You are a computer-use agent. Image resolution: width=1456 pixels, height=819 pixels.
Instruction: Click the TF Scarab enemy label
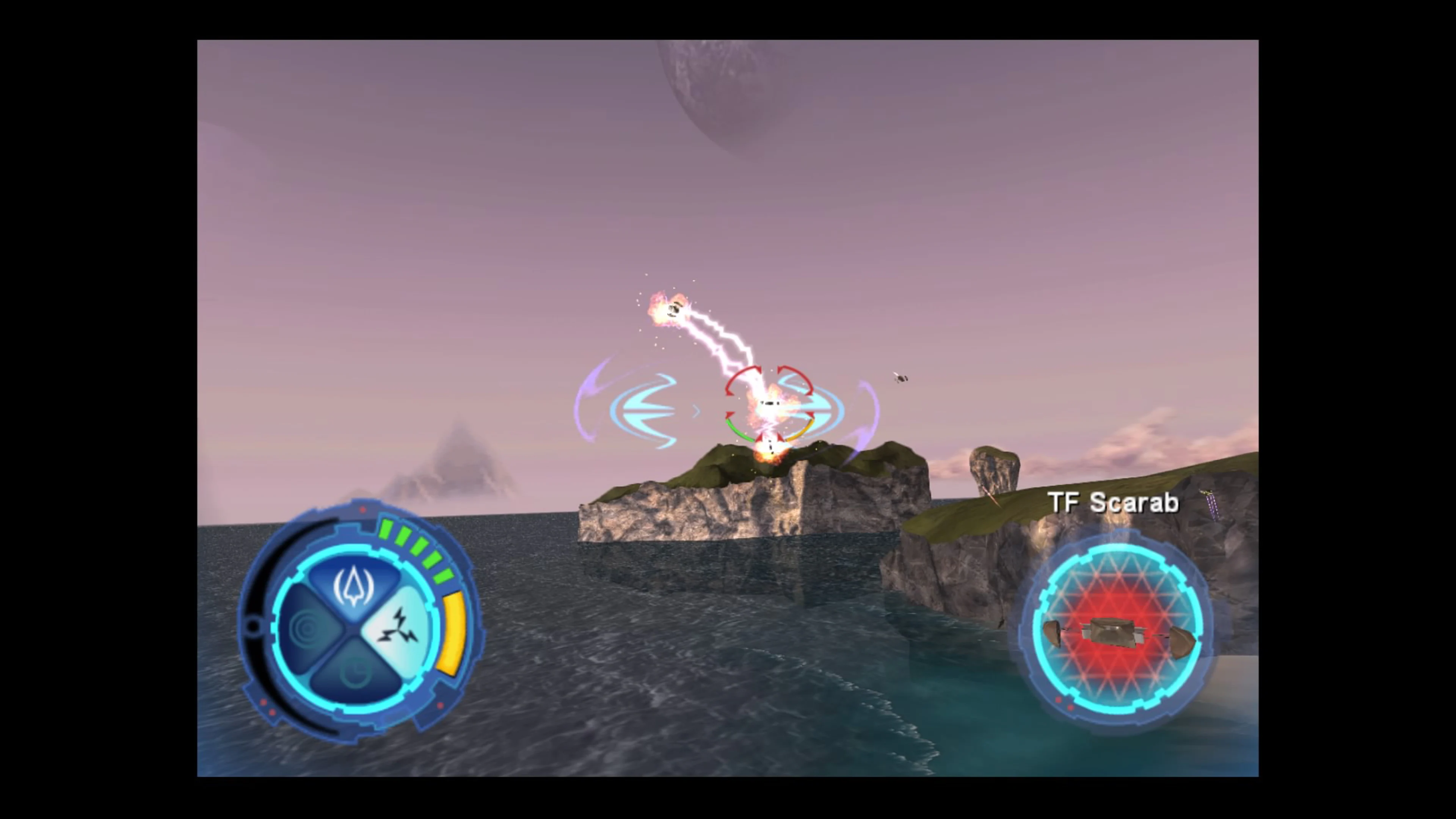click(1112, 503)
